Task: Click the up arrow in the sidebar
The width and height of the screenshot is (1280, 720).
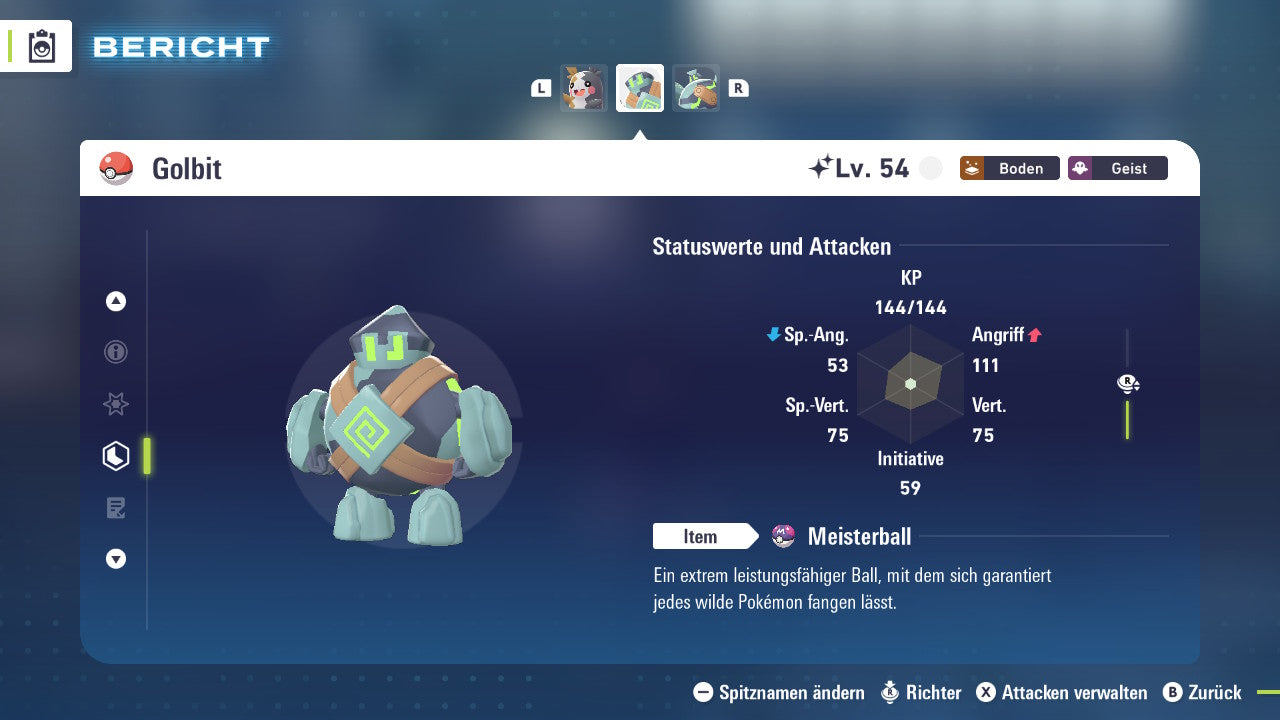Action: pyautogui.click(x=115, y=301)
